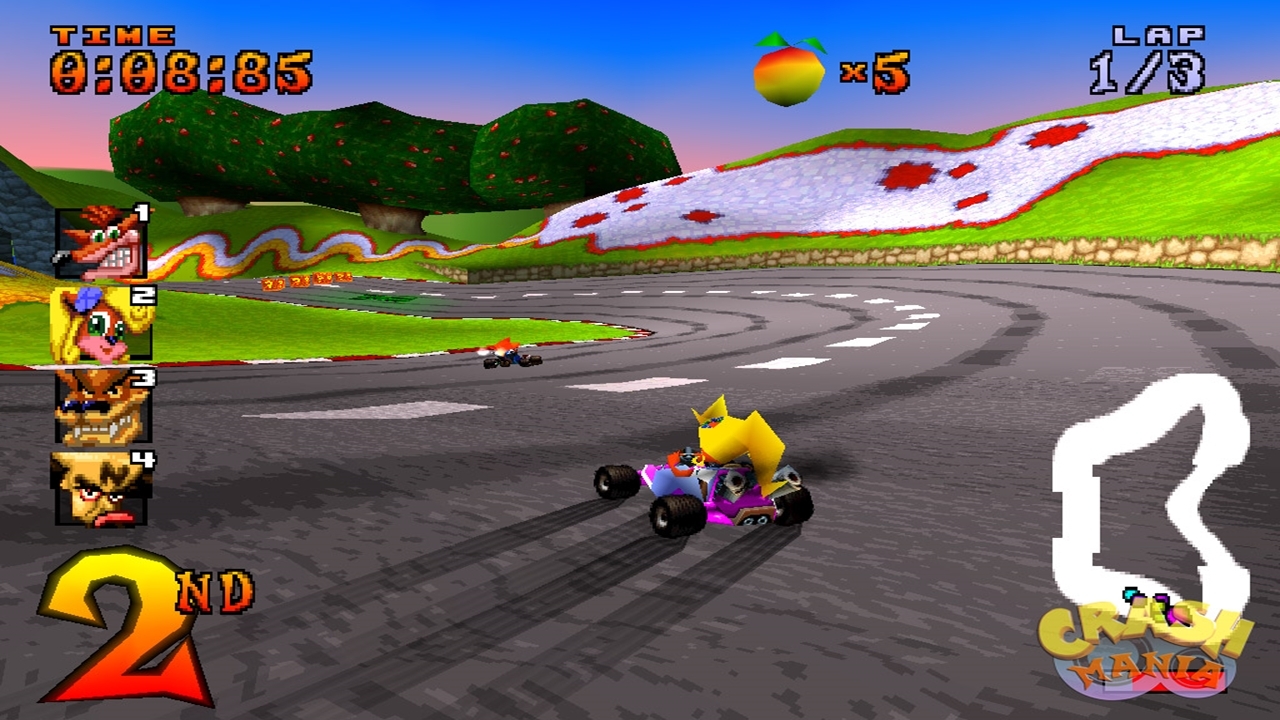Viewport: 1280px width, 720px height.
Task: Choose Tiny Tiger's third-place portrait
Action: (x=102, y=405)
